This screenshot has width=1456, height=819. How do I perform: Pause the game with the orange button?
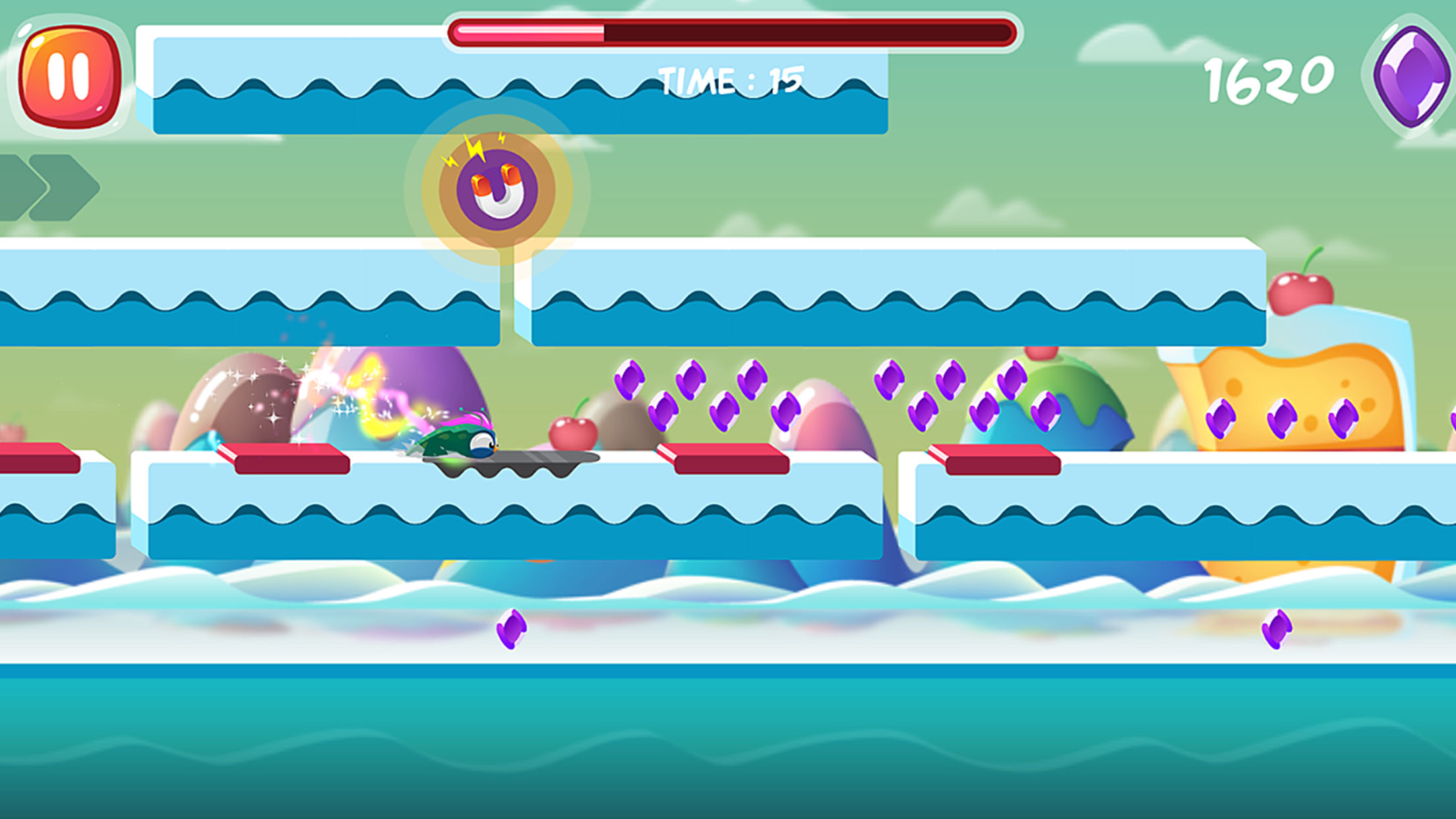coord(69,76)
